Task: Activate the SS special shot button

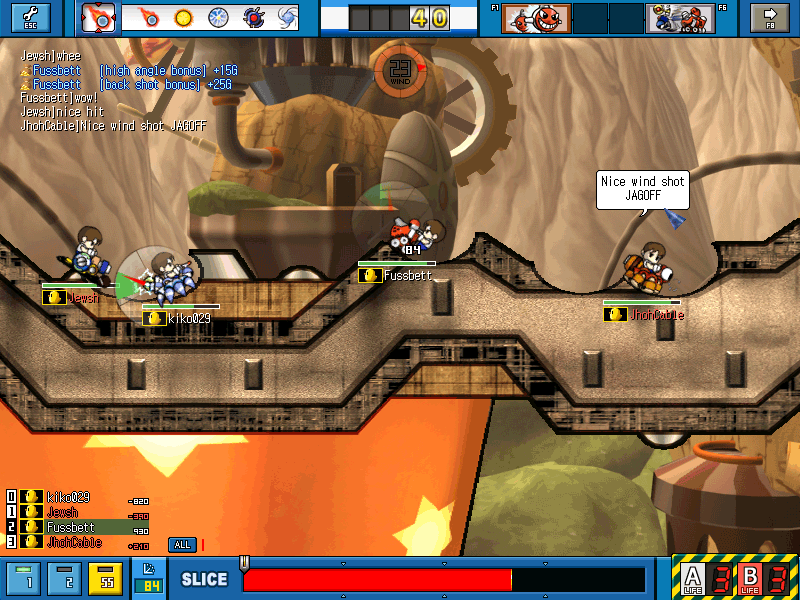Action: click(104, 578)
